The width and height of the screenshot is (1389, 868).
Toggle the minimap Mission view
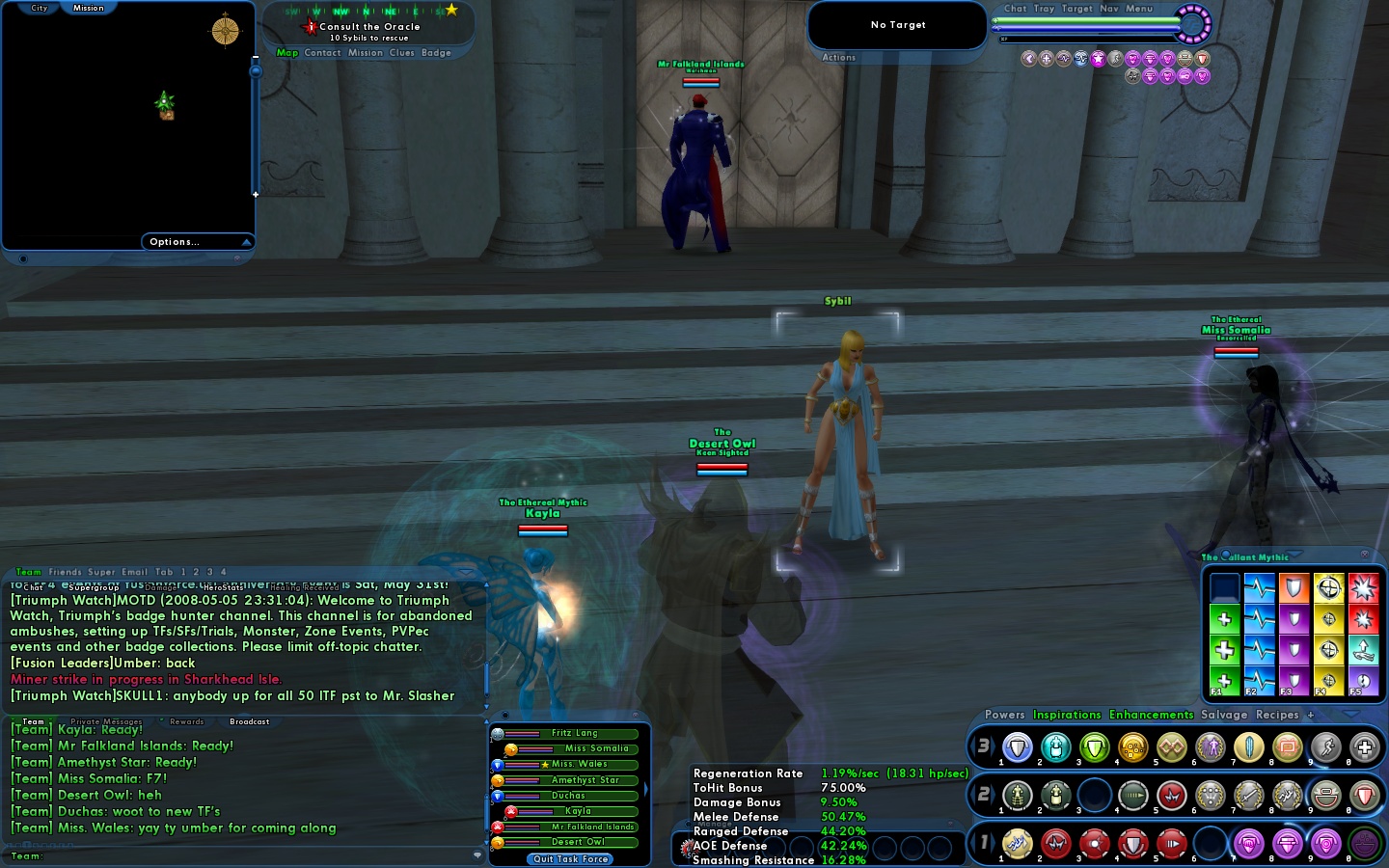89,8
